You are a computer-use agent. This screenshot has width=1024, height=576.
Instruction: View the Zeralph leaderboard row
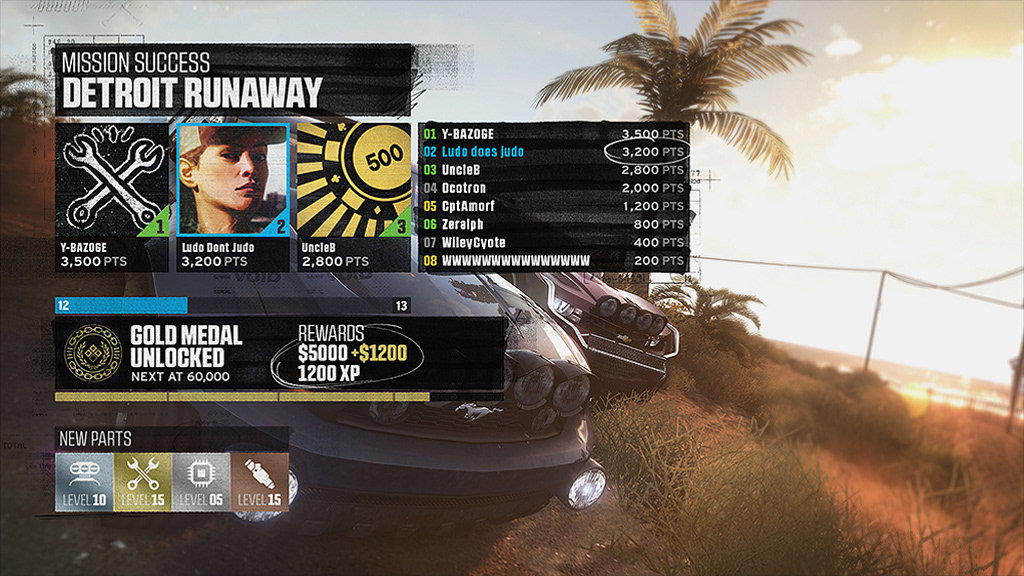tap(554, 225)
